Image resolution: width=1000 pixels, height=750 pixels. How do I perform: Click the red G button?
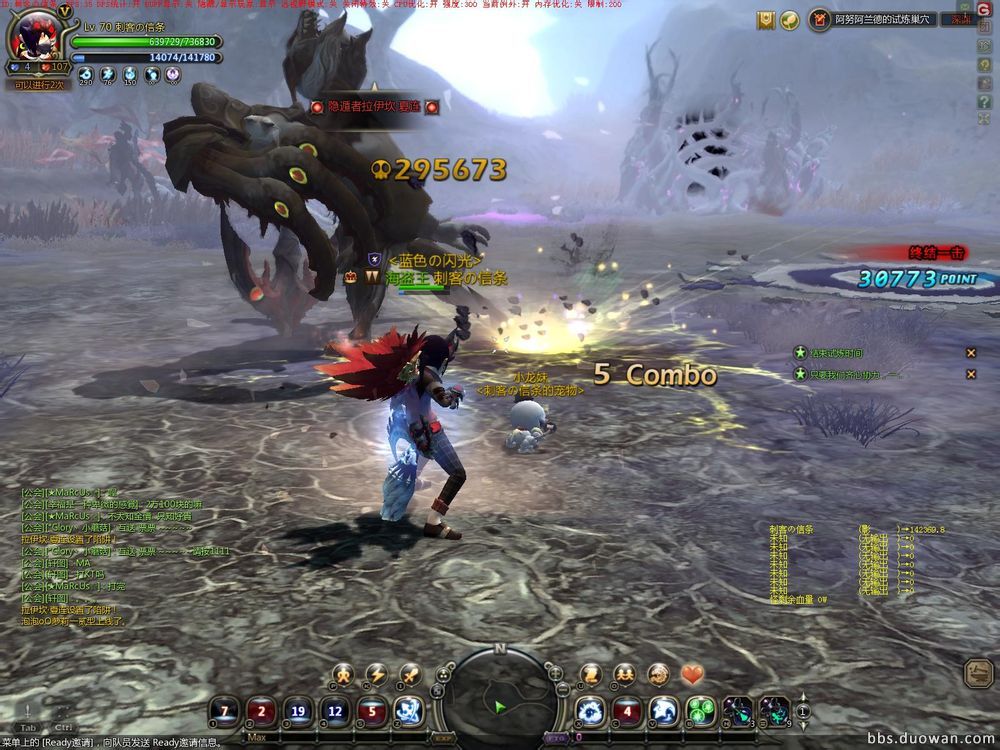(x=984, y=9)
